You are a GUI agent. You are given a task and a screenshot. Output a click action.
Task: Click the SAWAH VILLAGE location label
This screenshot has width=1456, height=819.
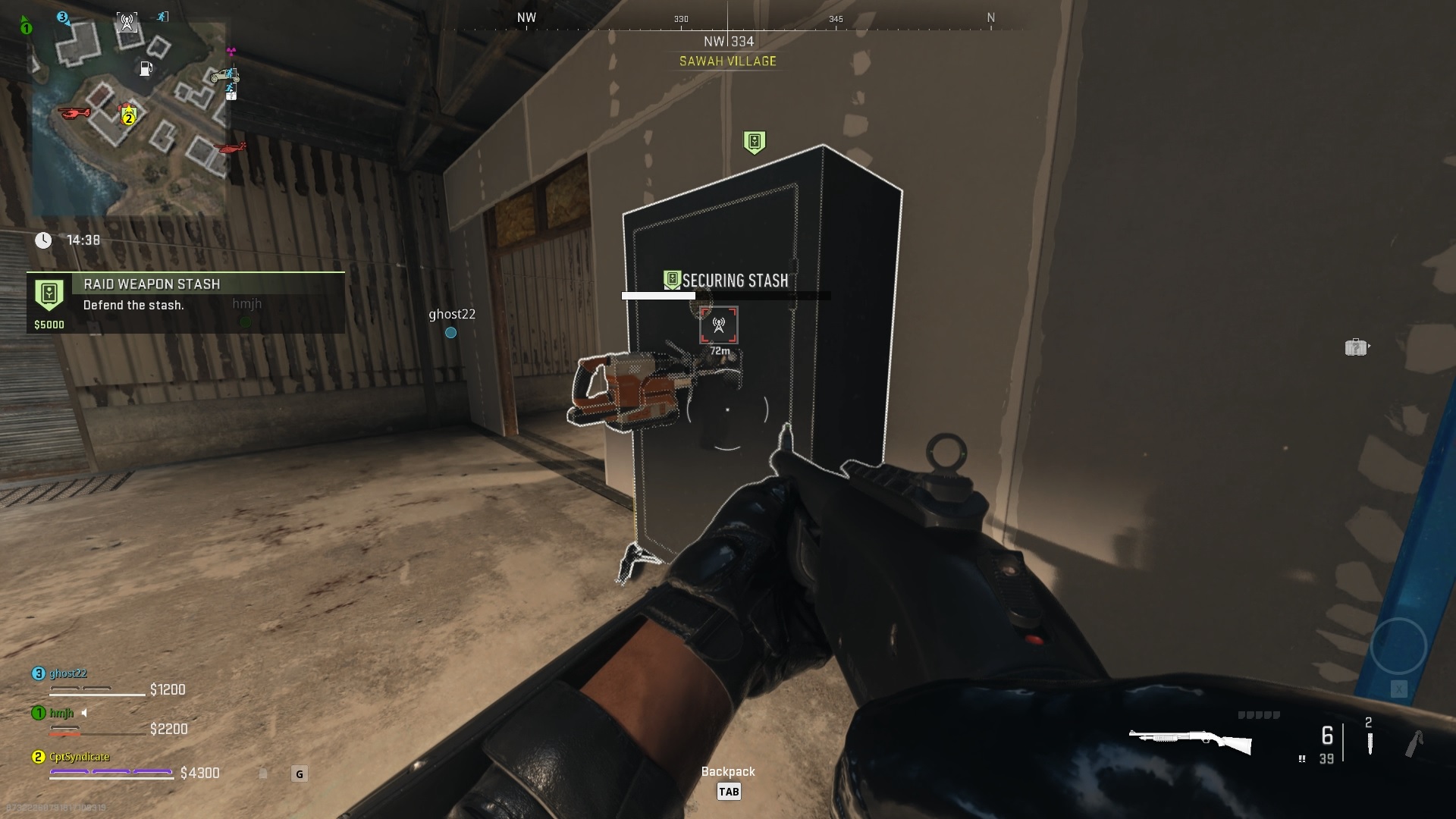pos(726,61)
